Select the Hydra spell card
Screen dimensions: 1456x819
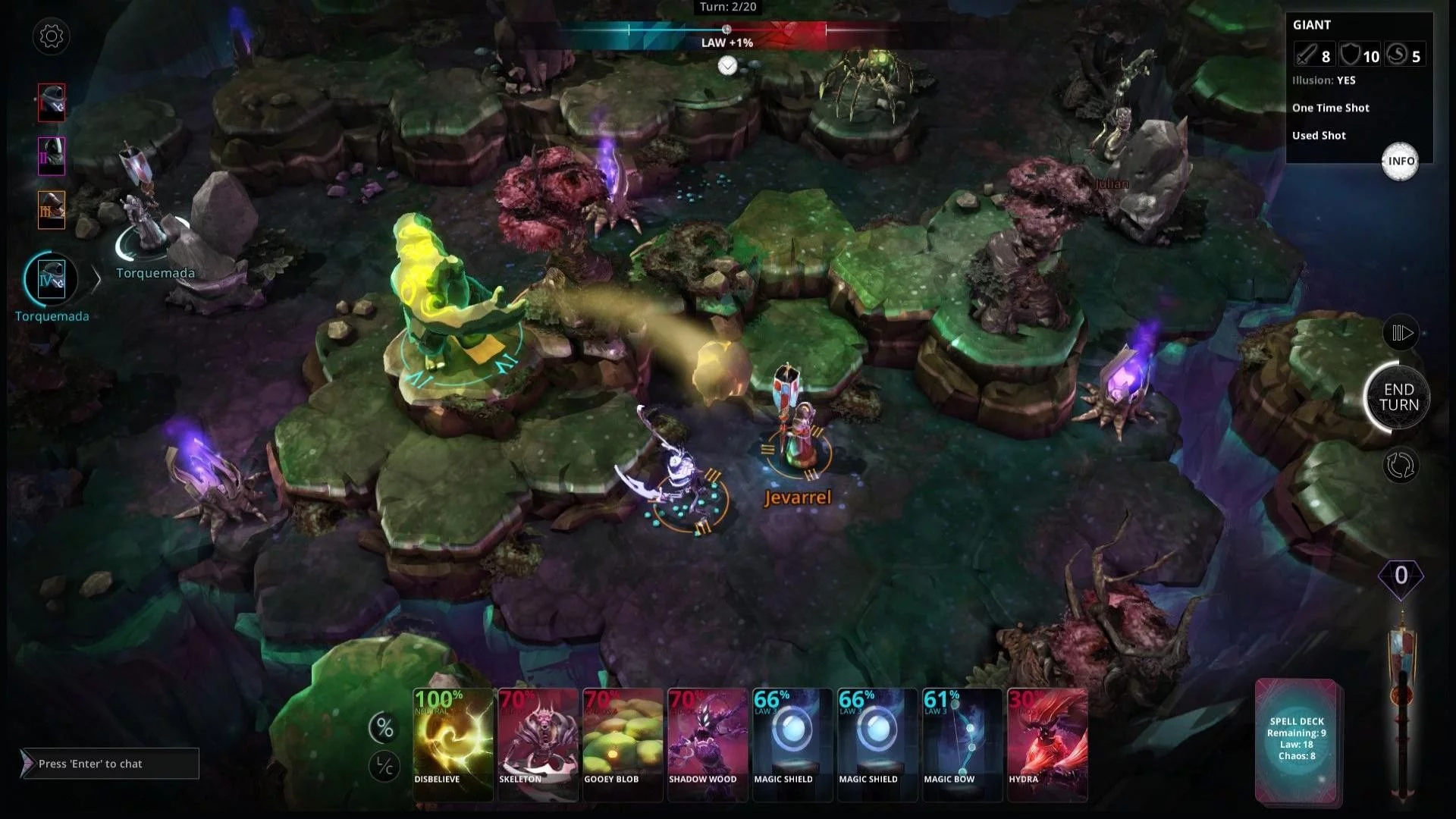pos(1046,743)
